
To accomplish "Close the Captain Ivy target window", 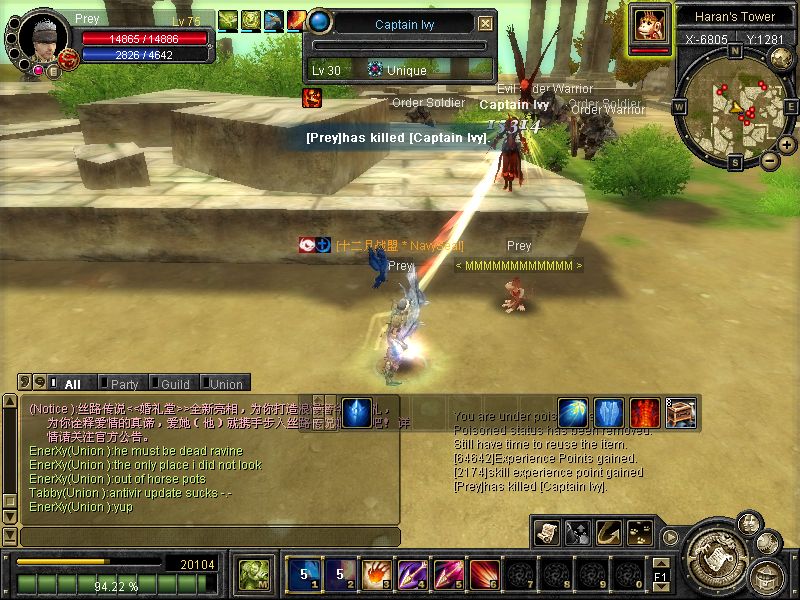I will pyautogui.click(x=486, y=23).
